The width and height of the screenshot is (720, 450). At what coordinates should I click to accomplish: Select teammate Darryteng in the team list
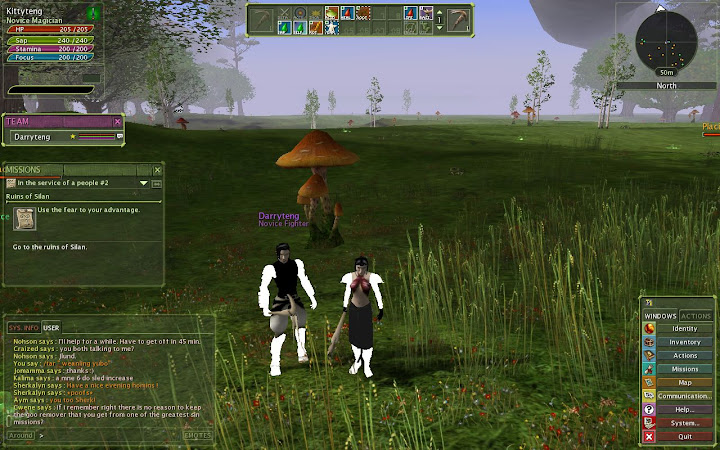click(40, 136)
